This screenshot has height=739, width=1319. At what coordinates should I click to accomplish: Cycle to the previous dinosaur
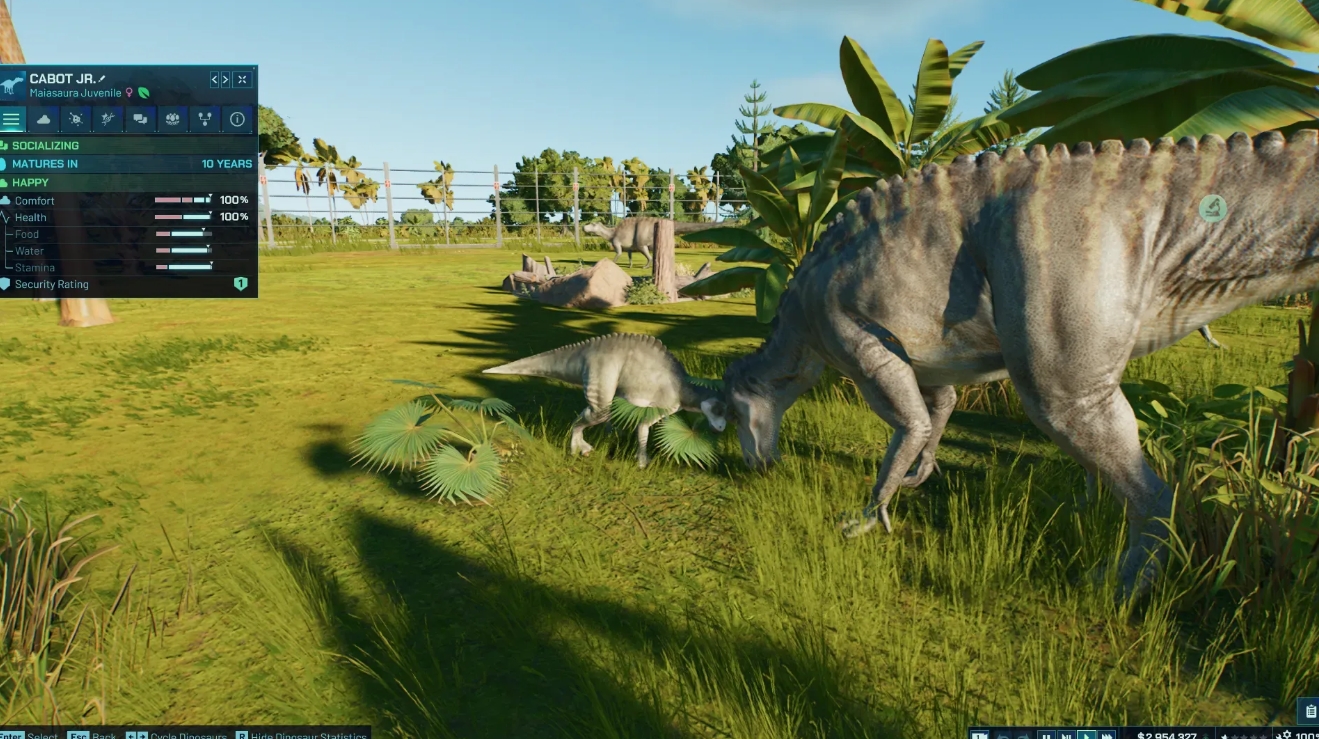tap(213, 79)
